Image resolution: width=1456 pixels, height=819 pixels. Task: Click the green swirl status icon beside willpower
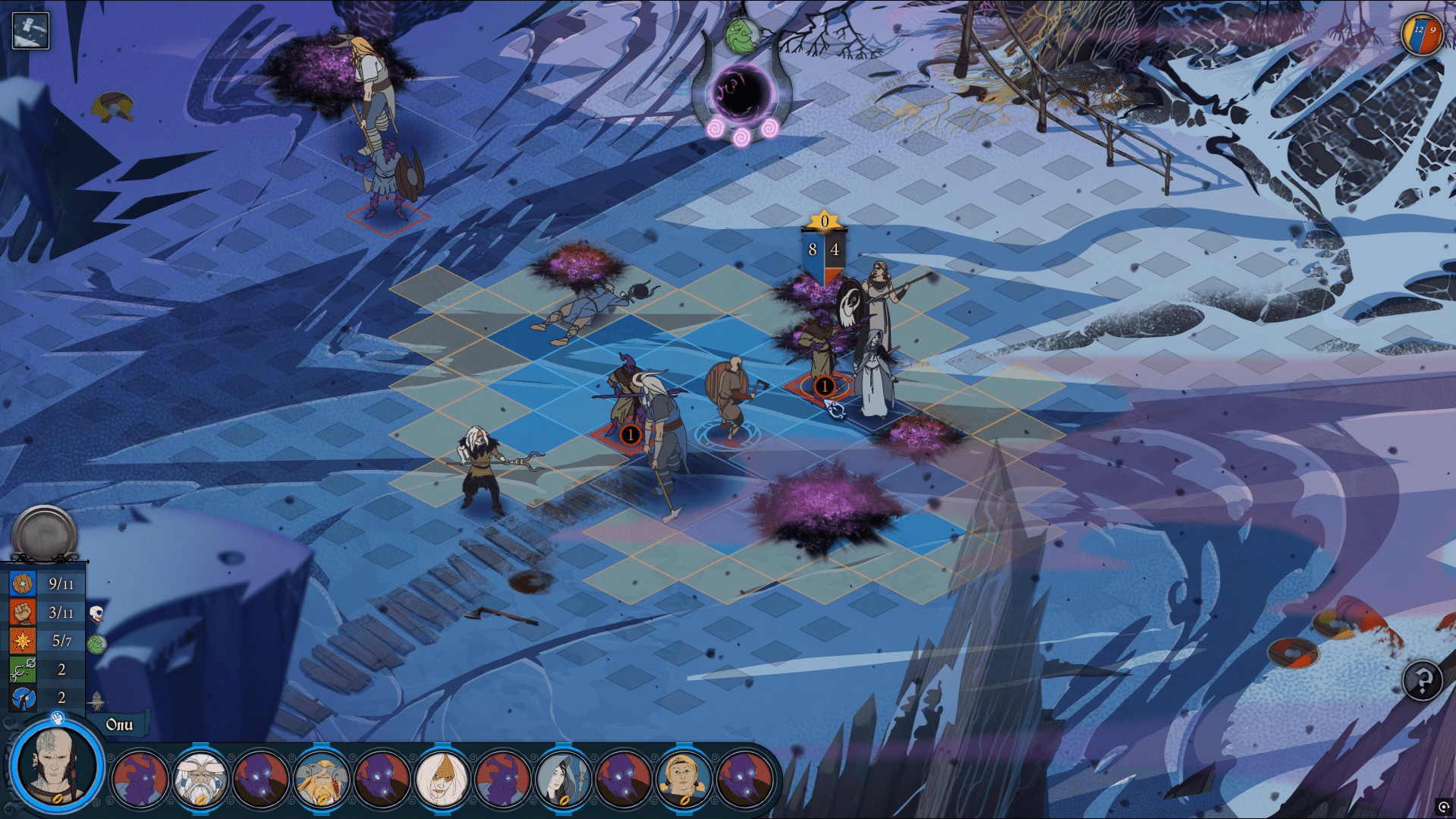[x=96, y=644]
